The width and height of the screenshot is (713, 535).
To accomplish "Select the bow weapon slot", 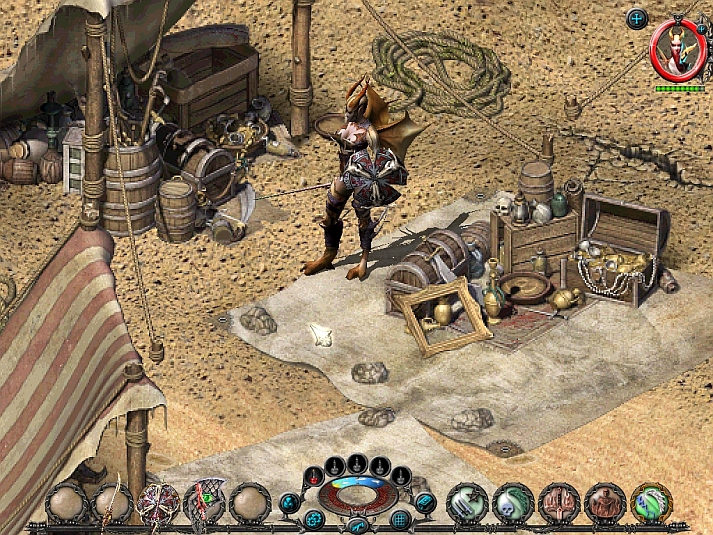I will pyautogui.click(x=111, y=502).
